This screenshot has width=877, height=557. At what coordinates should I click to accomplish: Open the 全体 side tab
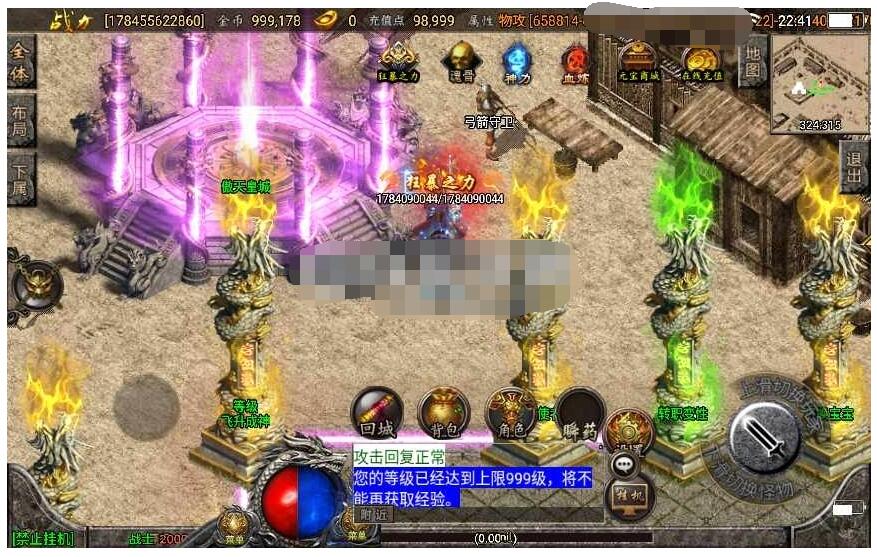coord(20,65)
